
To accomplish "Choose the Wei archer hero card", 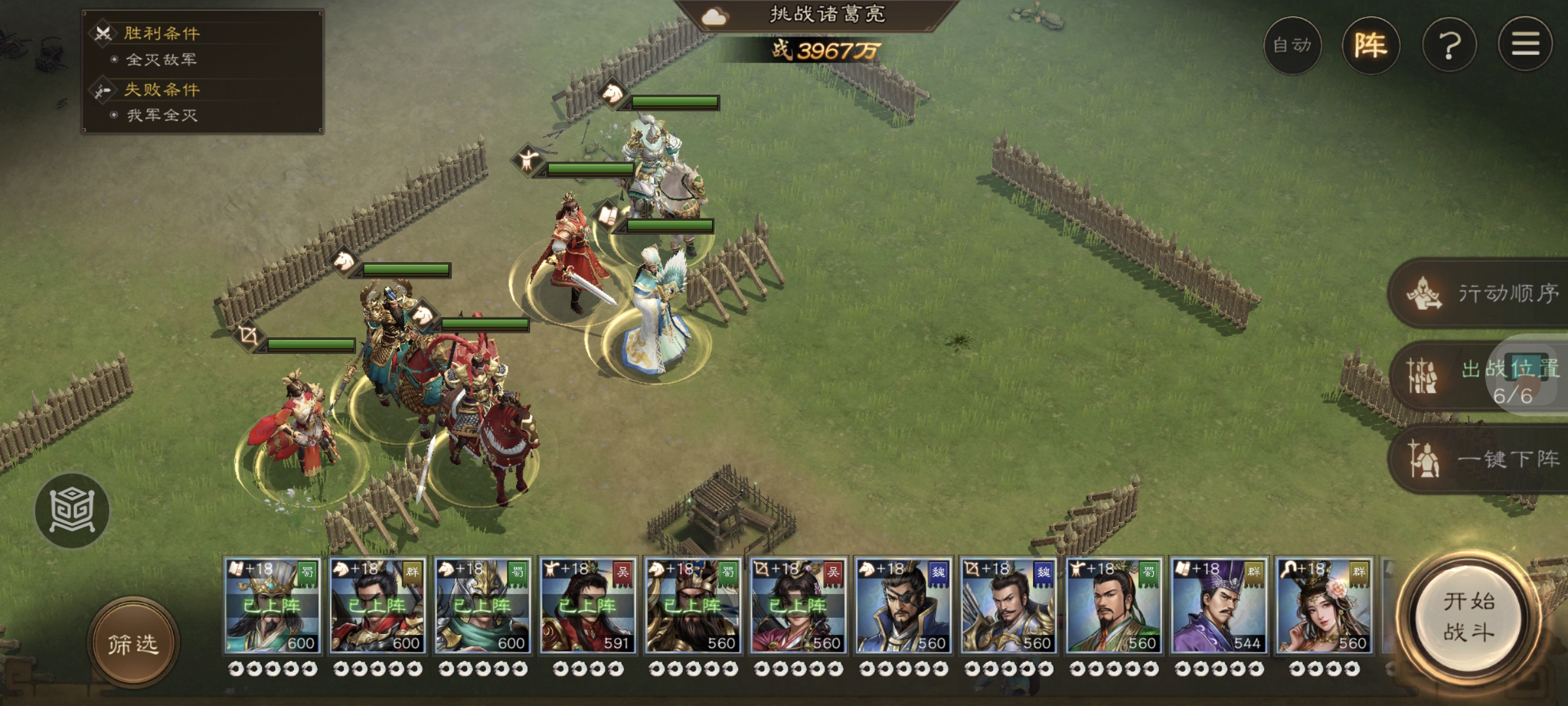I will [x=1008, y=605].
